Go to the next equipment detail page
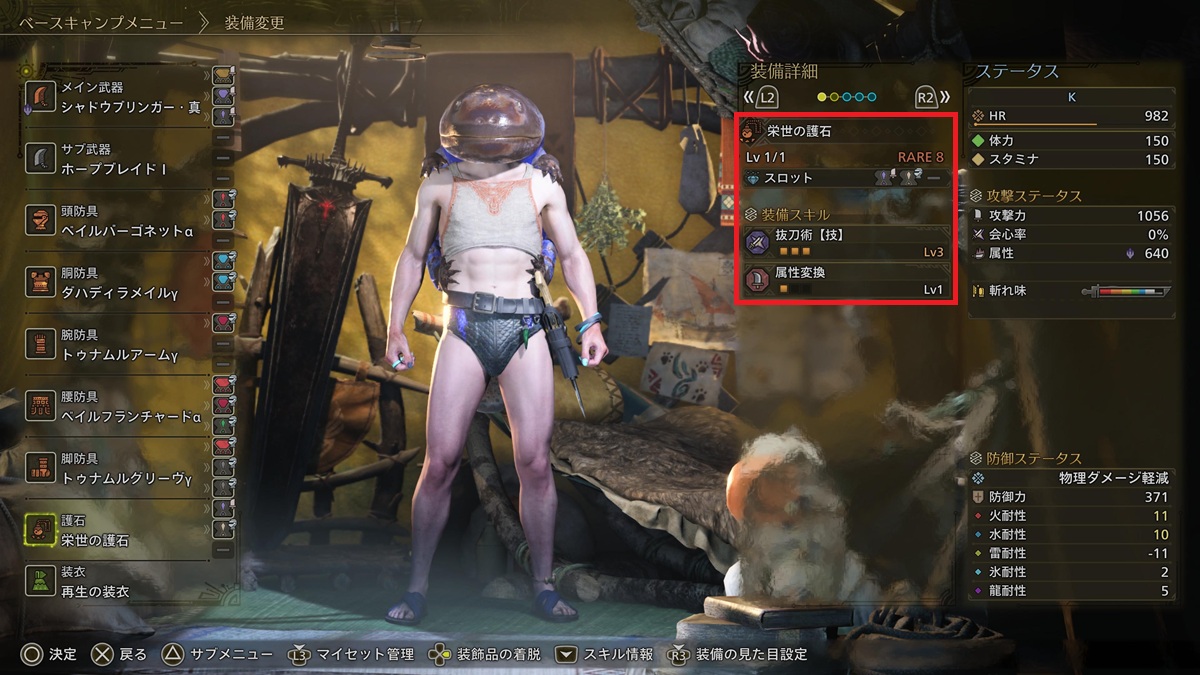The height and width of the screenshot is (675, 1200). 931,97
